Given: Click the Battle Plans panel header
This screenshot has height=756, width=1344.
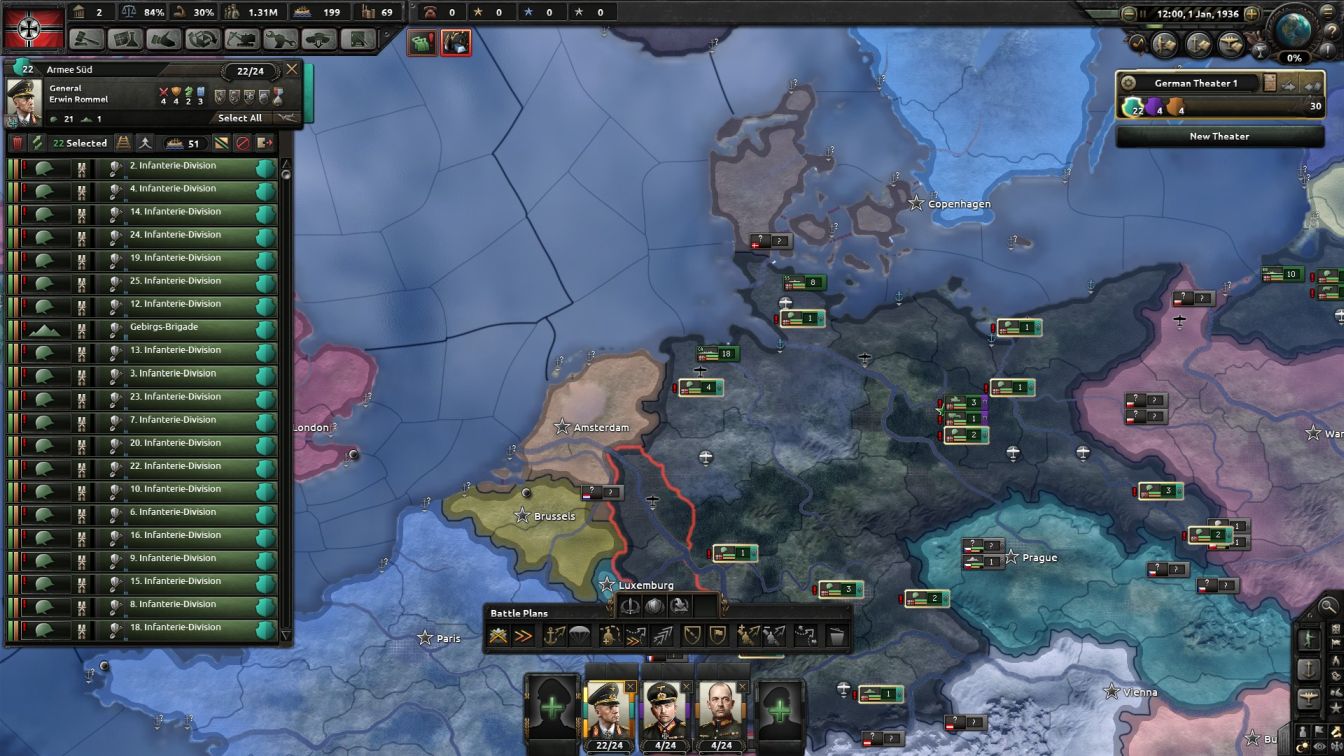Looking at the screenshot, I should (x=518, y=613).
